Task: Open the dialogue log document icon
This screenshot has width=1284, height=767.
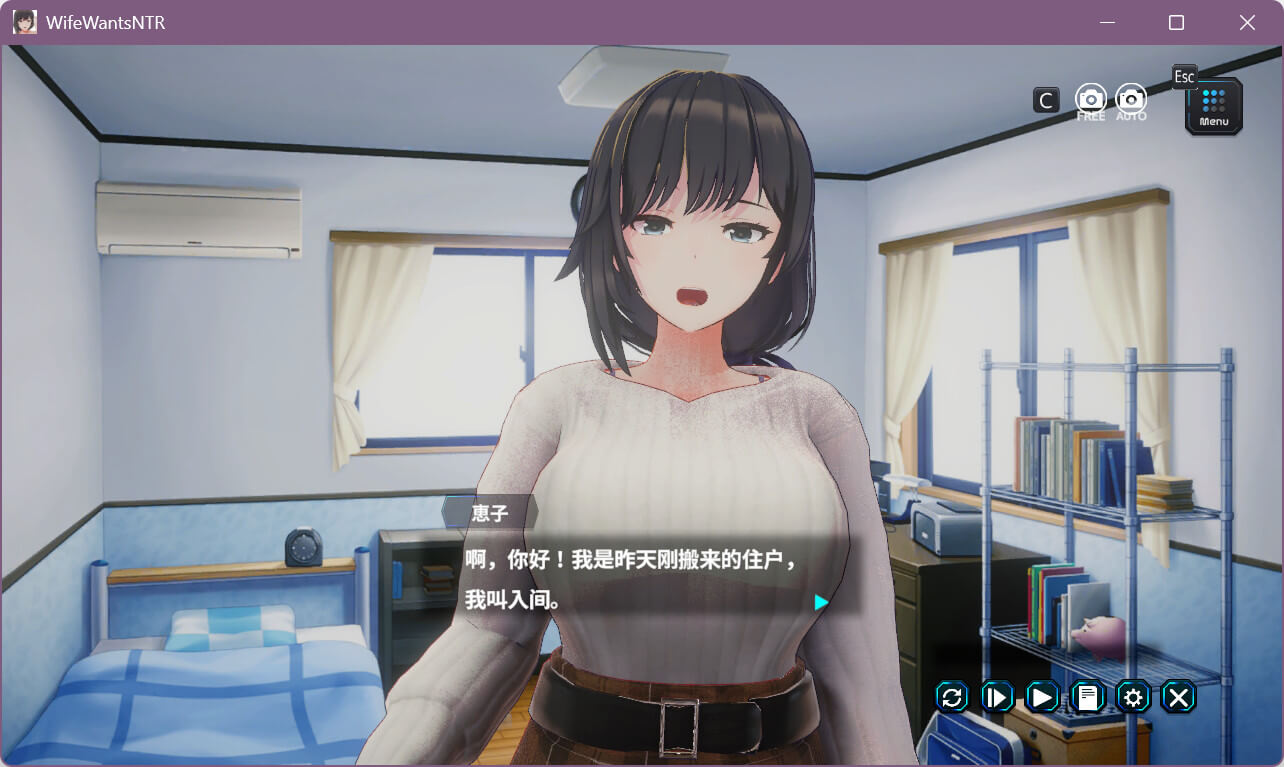Action: pos(1088,697)
